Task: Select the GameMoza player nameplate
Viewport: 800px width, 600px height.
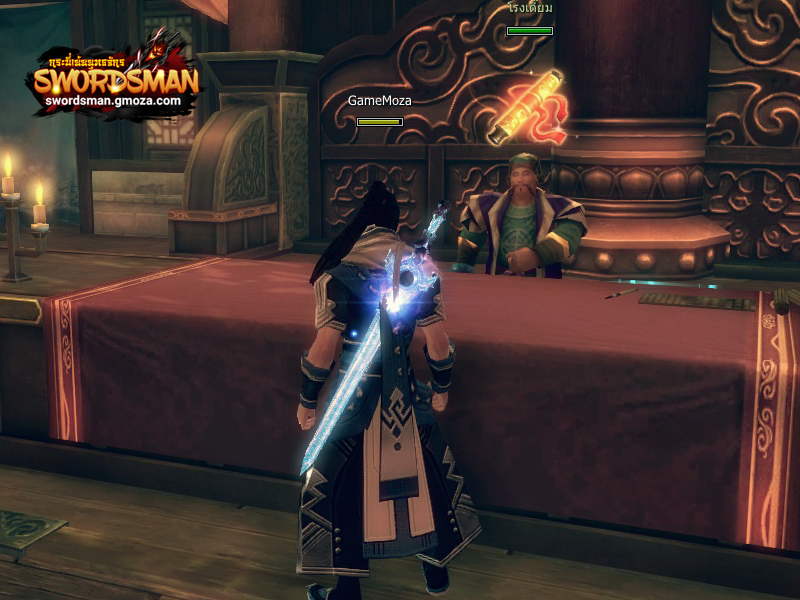Action: 380,101
